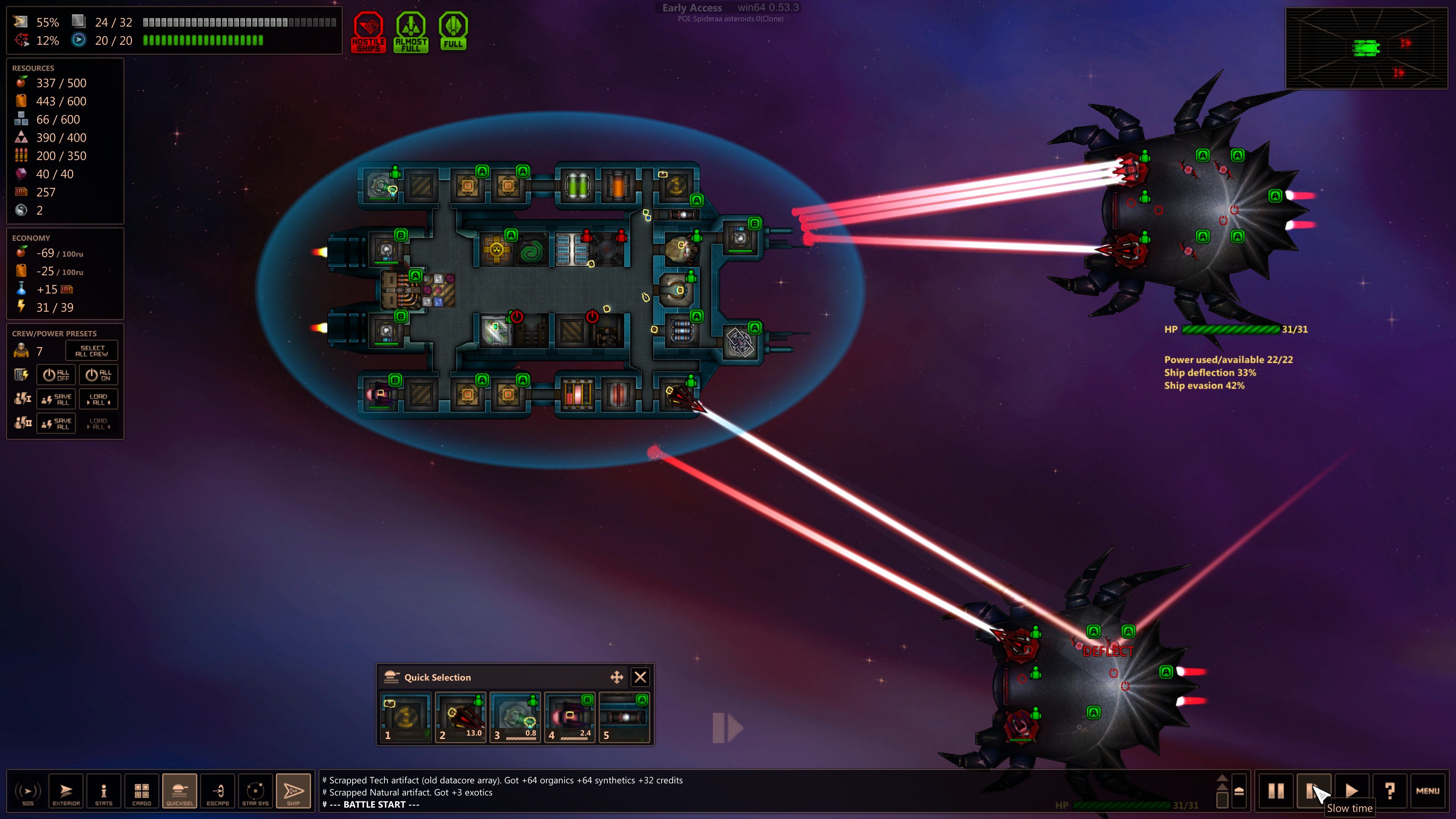Select the Ship toolbar button
The height and width of the screenshot is (819, 1456).
coord(293,791)
